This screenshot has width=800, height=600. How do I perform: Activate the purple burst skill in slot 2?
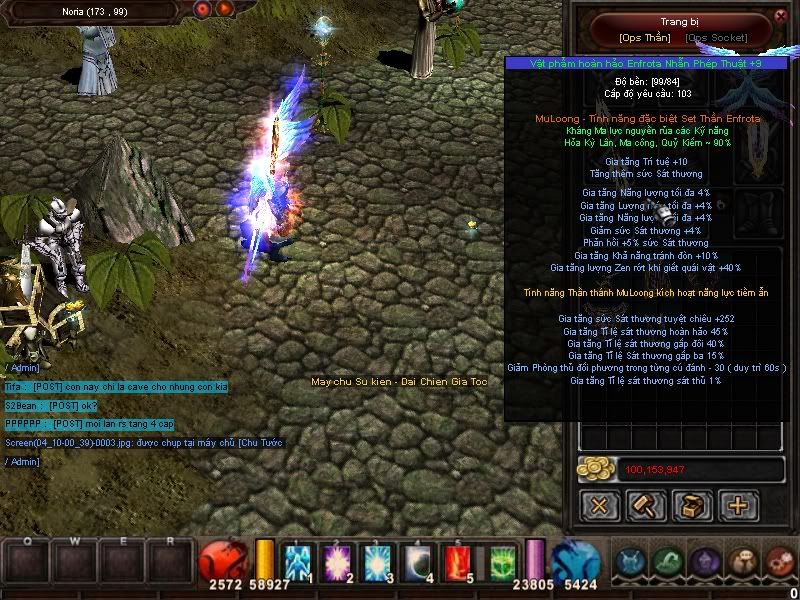[337, 561]
